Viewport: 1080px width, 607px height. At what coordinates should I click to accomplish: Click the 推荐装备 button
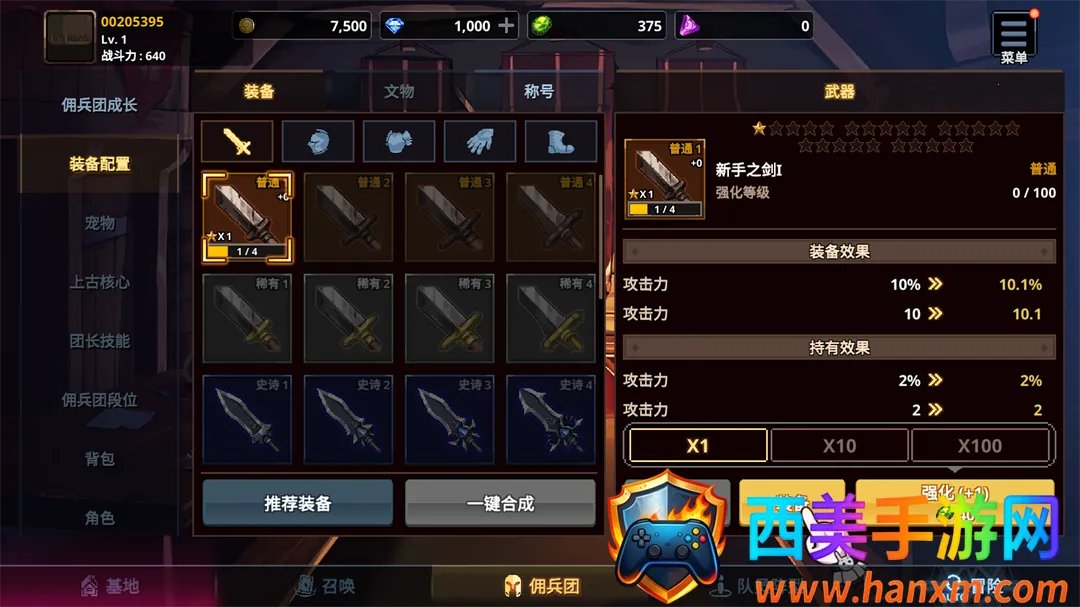(x=297, y=503)
